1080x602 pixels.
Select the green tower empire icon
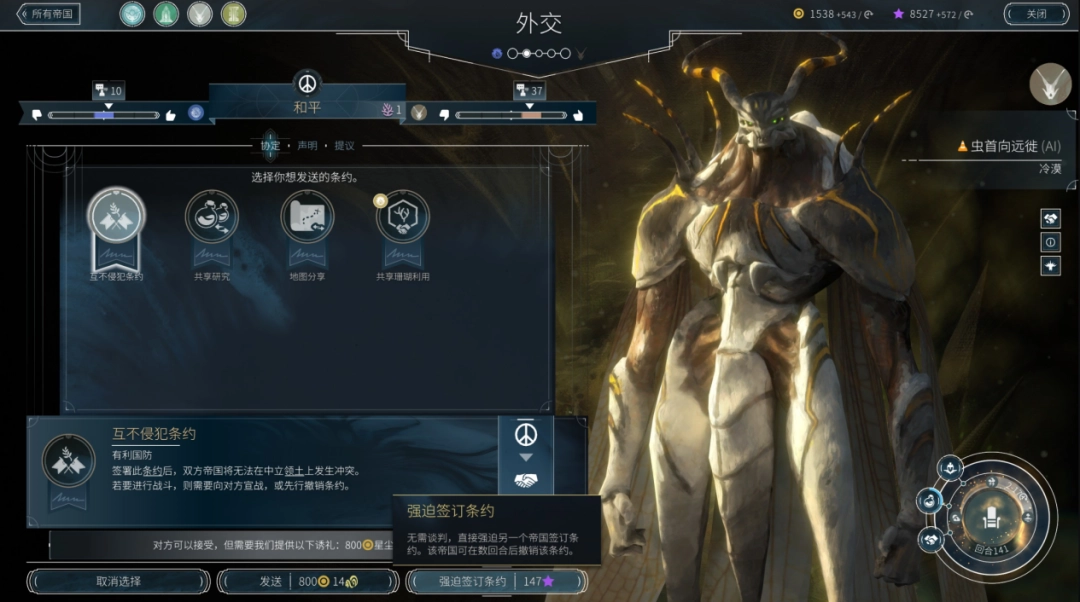(x=166, y=14)
